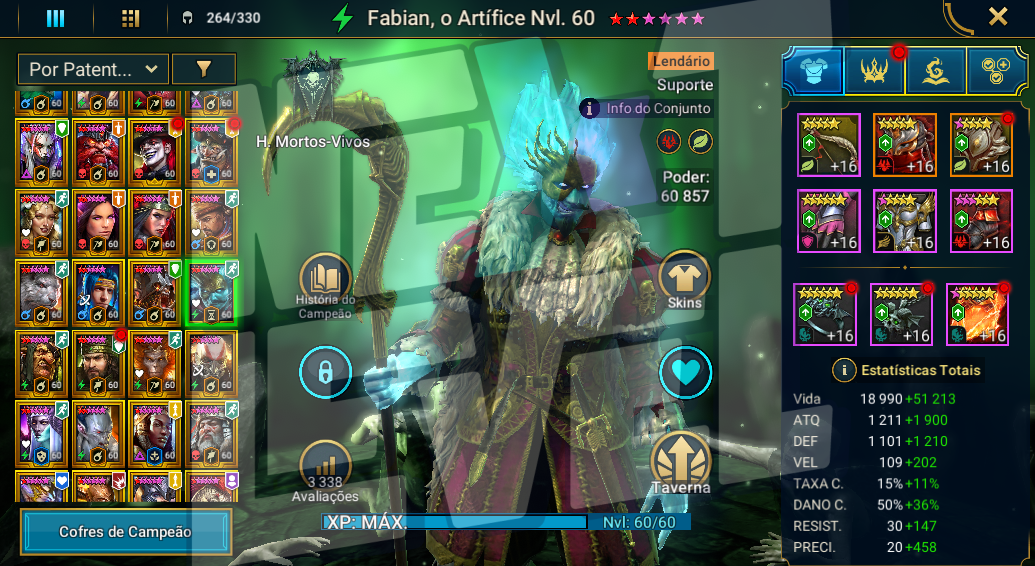
Task: Switch to the grid collection view
Action: [130, 18]
